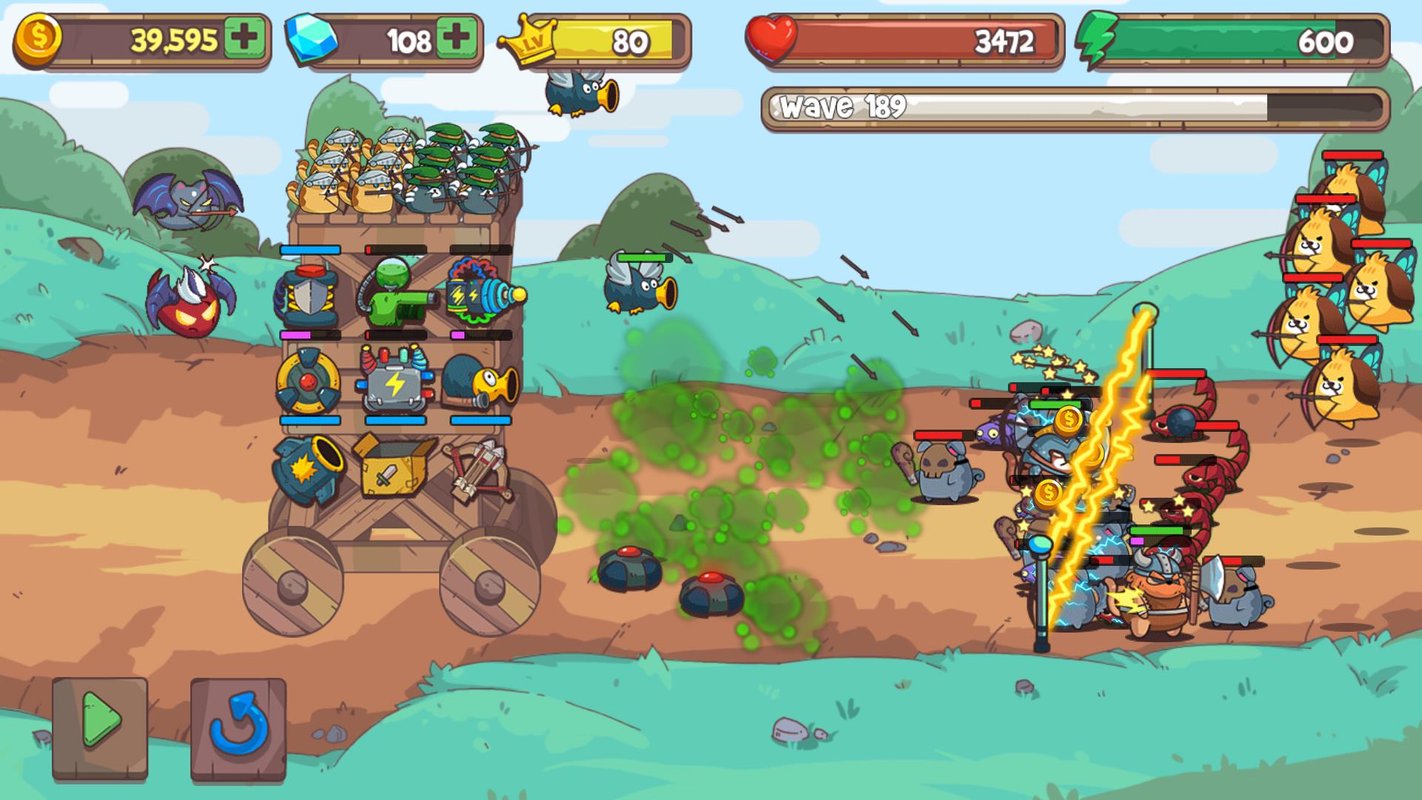Pick the sword crate tower slot
Screen dimensions: 1422x800
[x=394, y=466]
